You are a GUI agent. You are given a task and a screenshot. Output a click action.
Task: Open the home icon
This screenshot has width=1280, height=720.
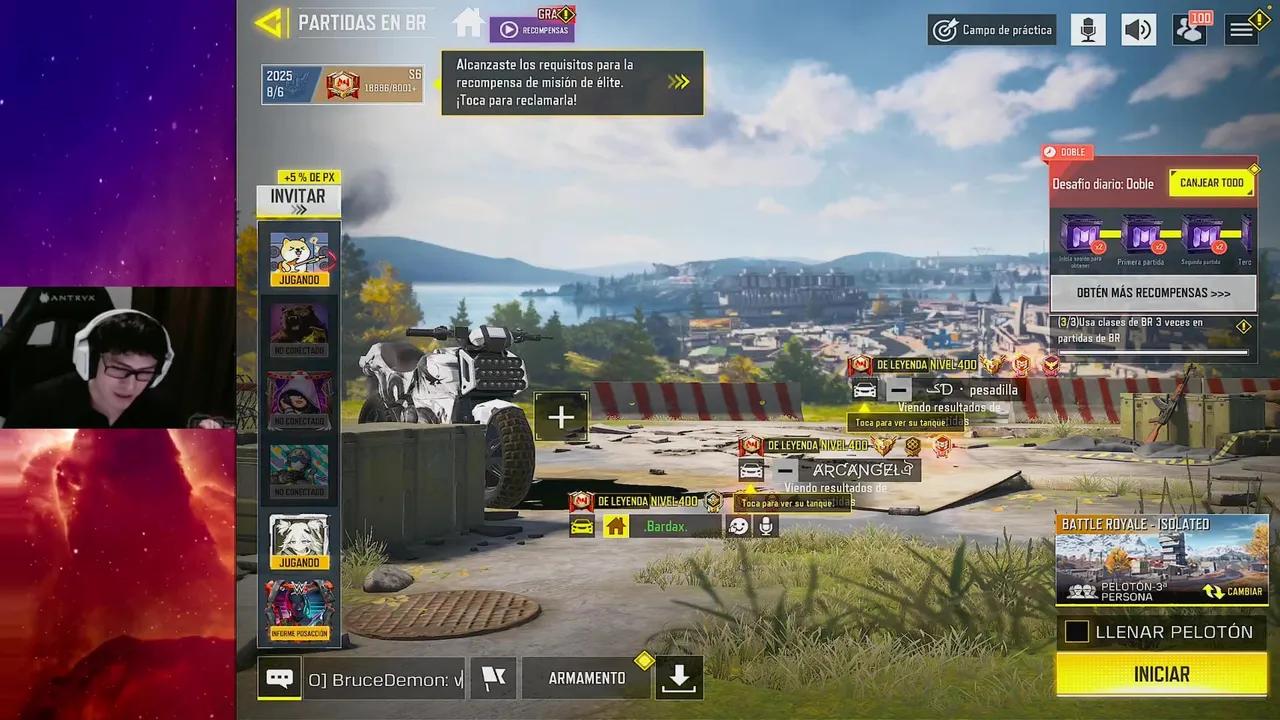[x=468, y=22]
